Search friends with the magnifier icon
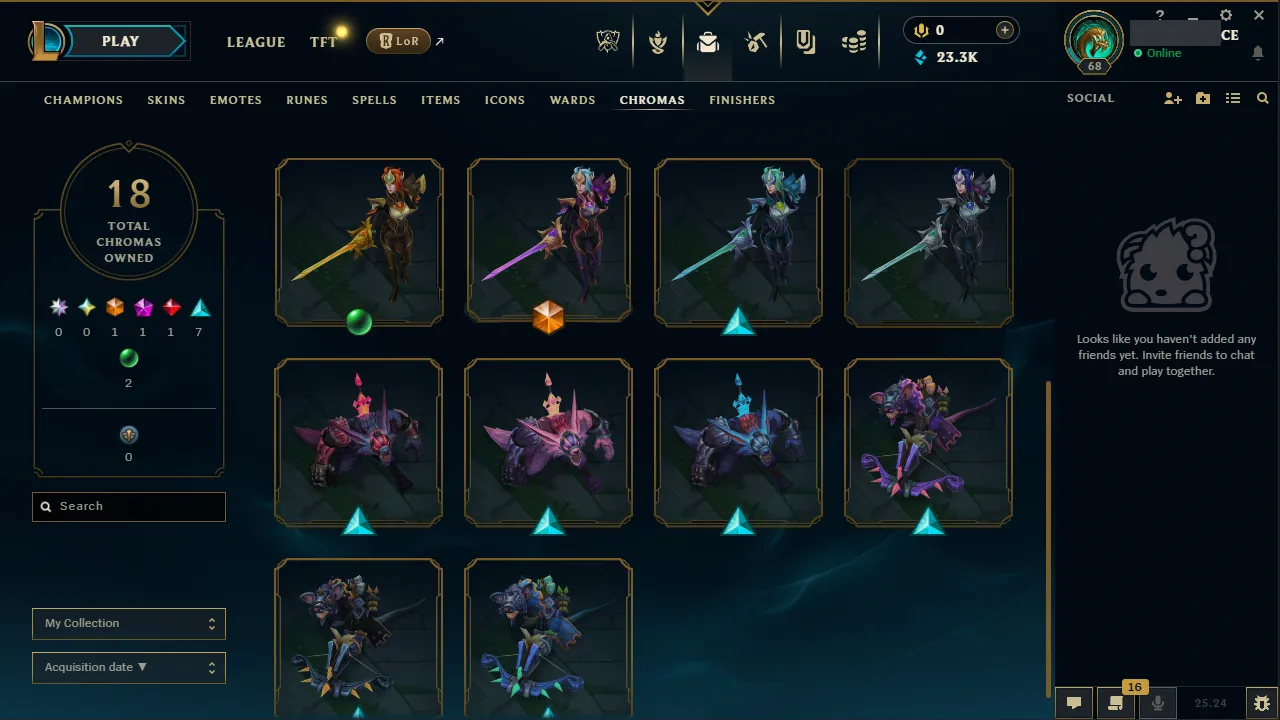Screen dimensions: 1280x720 pos(1262,98)
